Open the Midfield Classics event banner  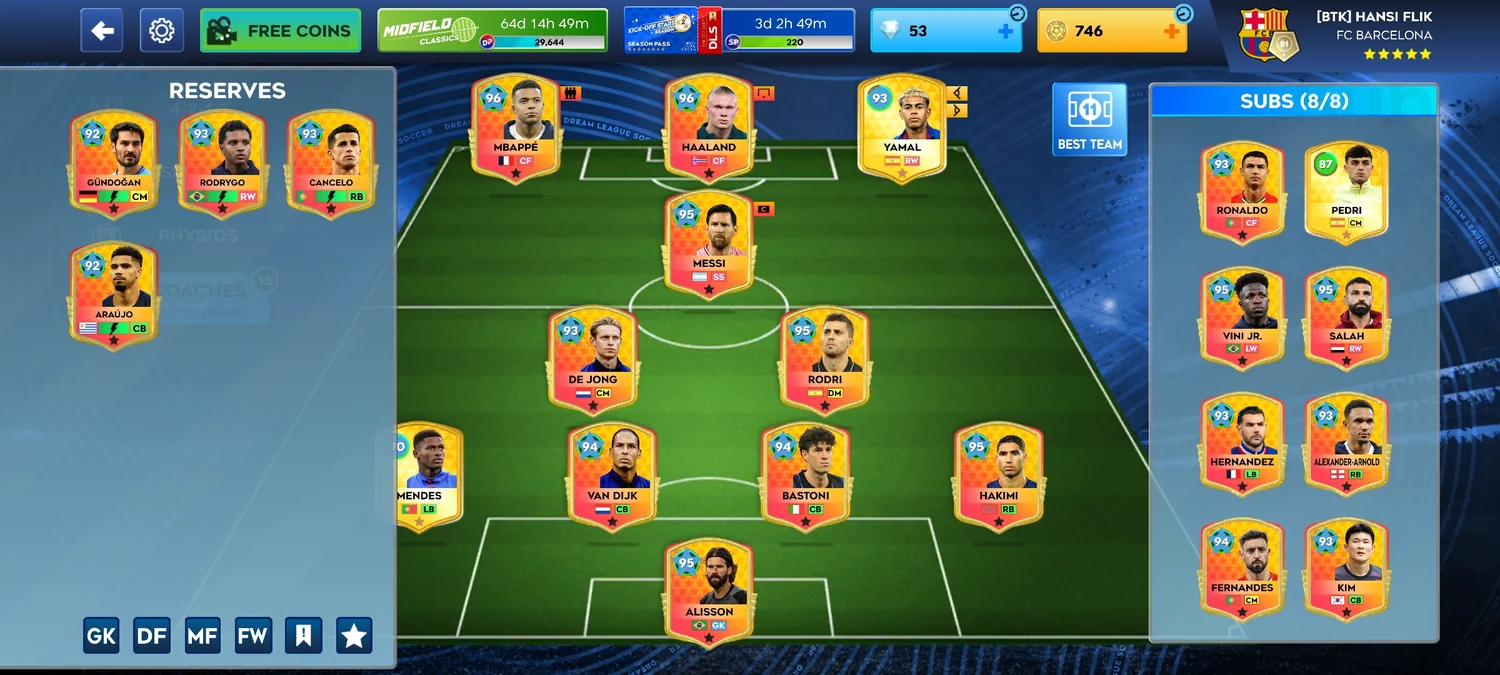tap(492, 30)
